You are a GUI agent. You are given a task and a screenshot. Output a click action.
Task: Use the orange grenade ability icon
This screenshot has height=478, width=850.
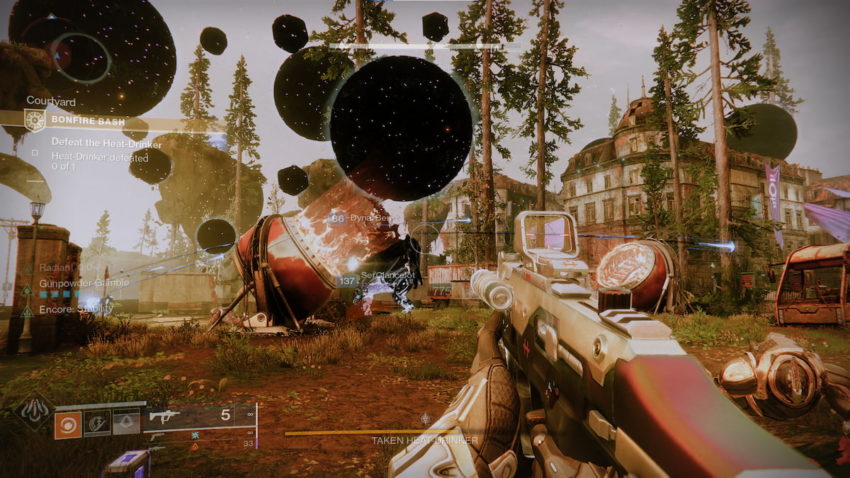tap(69, 423)
